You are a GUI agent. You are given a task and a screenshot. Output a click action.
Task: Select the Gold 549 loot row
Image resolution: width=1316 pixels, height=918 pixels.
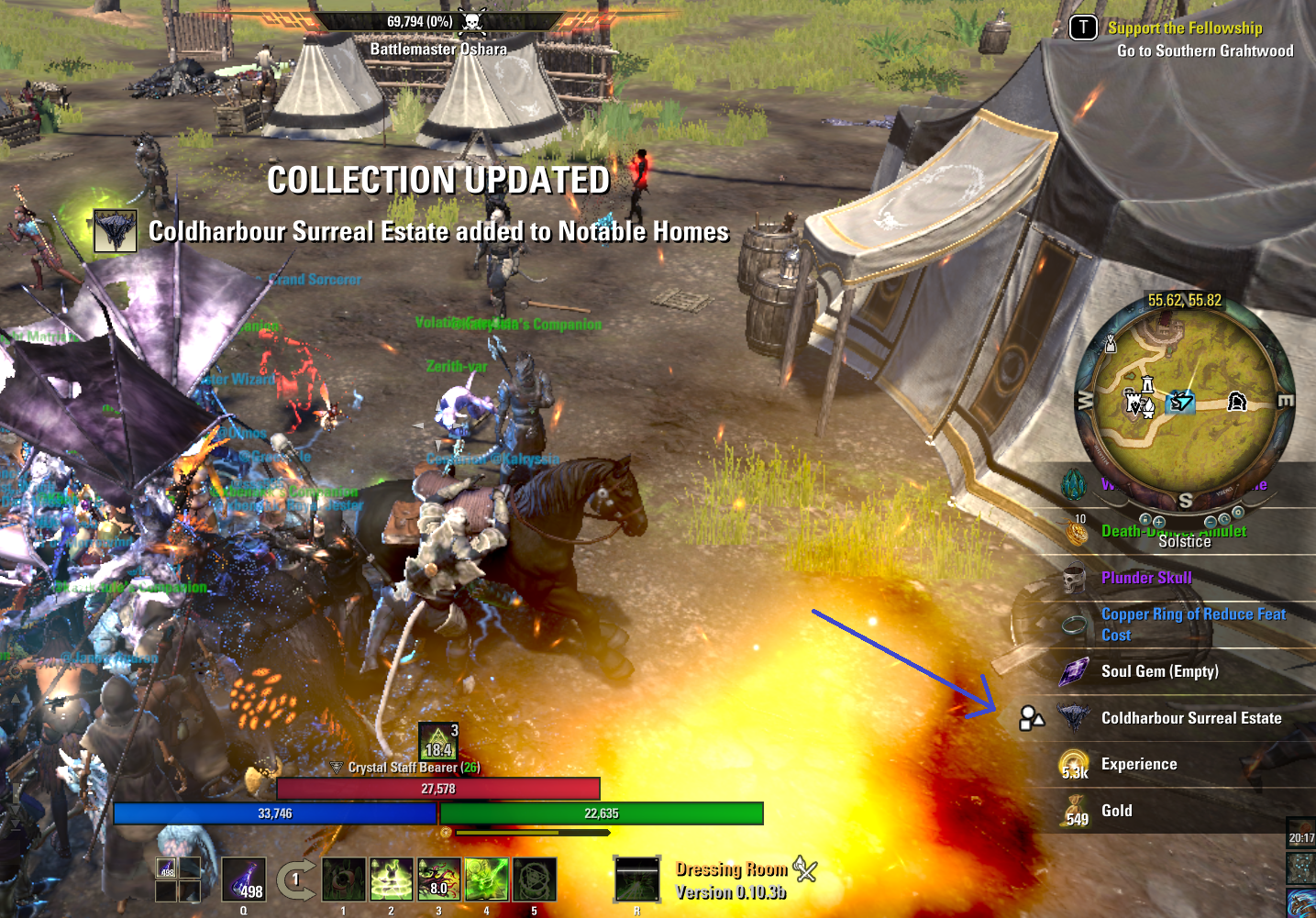coord(1116,811)
